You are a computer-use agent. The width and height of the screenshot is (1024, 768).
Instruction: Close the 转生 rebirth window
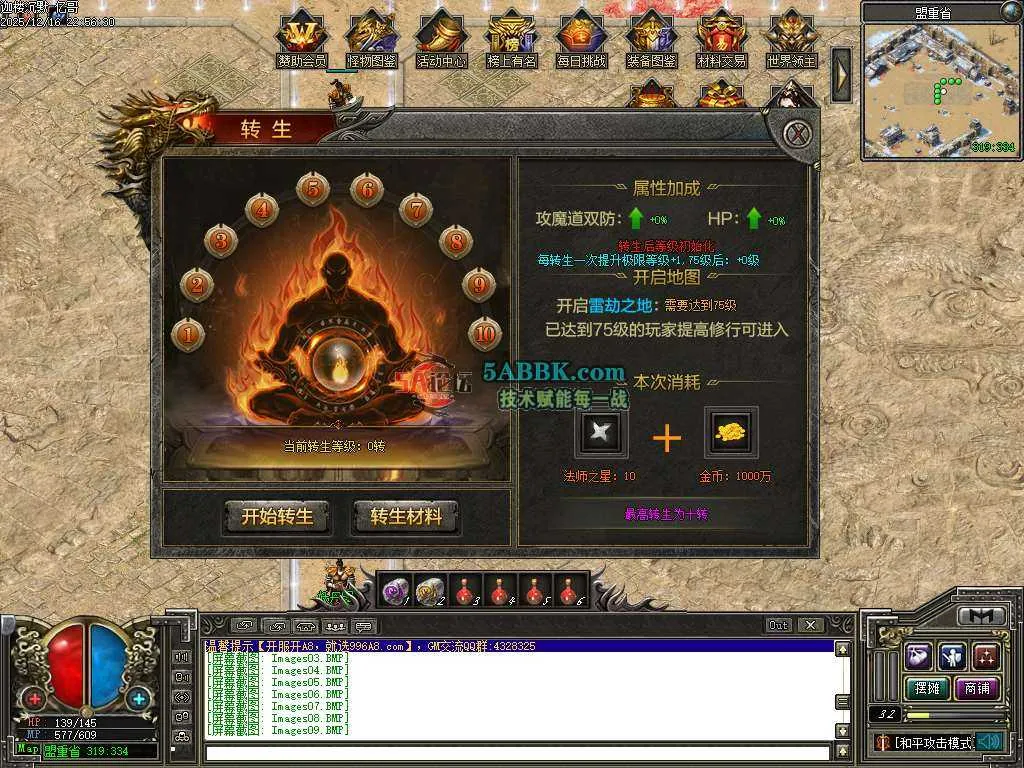[x=796, y=134]
